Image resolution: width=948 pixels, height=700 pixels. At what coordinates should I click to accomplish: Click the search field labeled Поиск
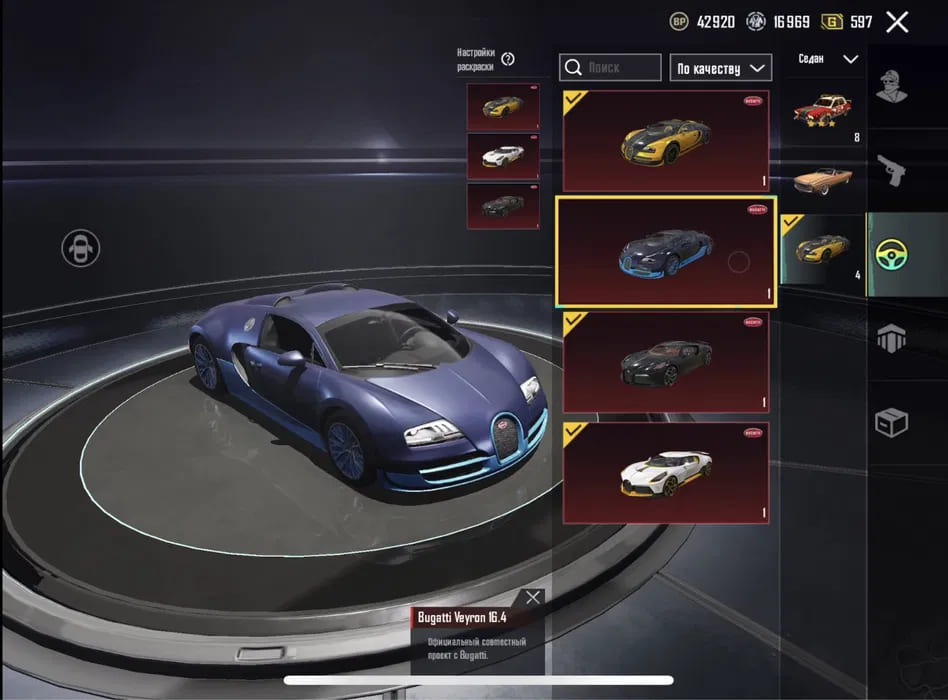pyautogui.click(x=610, y=68)
